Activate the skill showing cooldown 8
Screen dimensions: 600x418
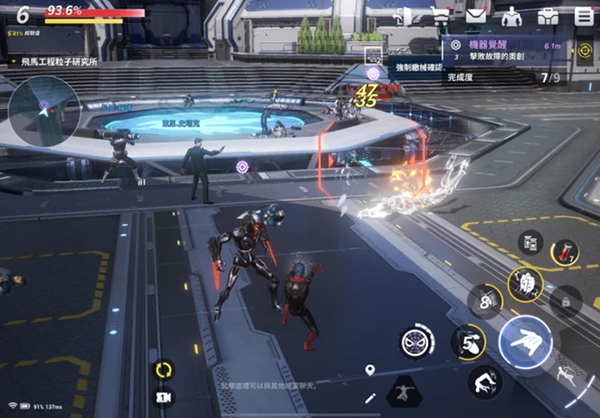pos(485,300)
